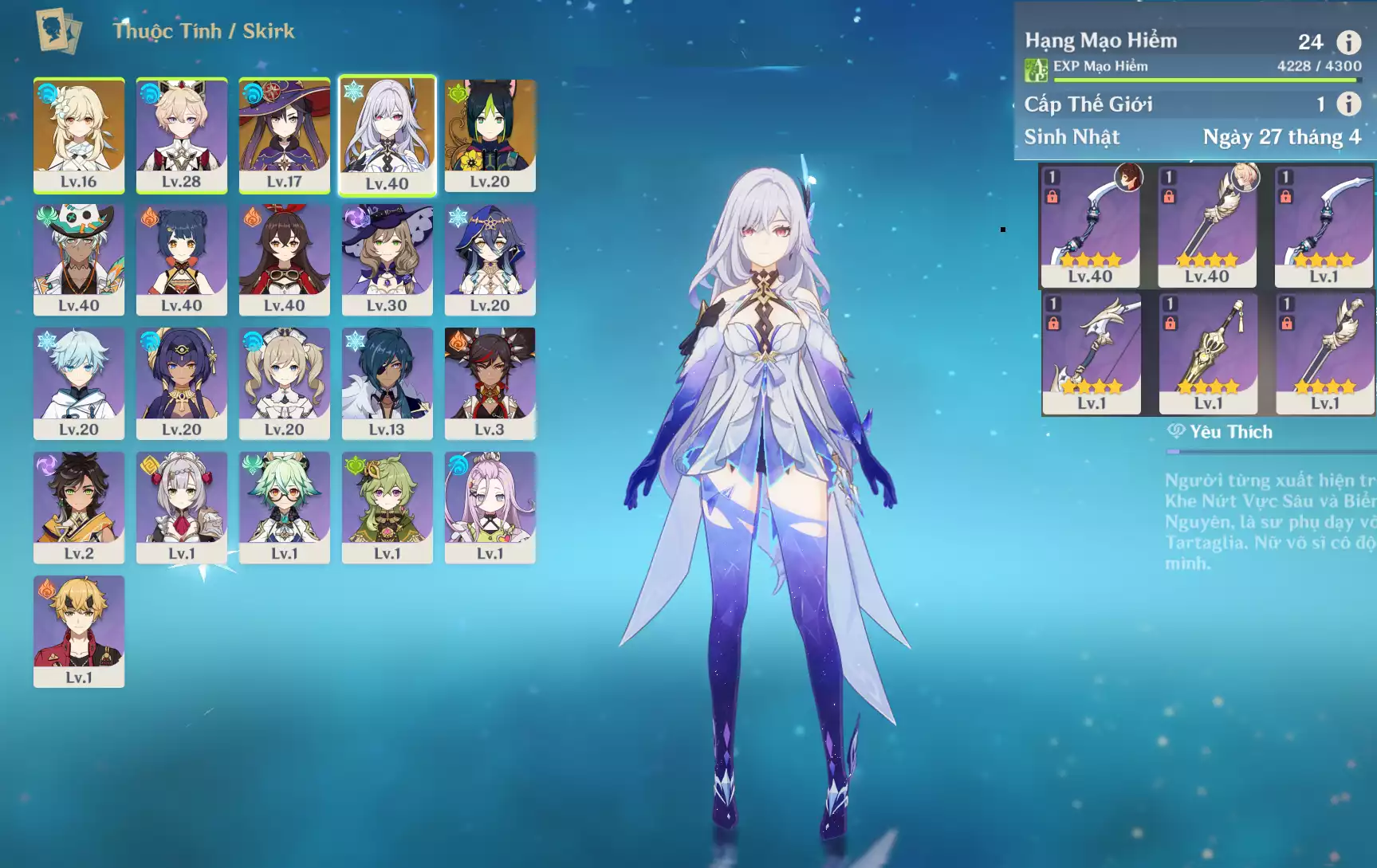Choose Amber's Lv.40 portrait

tap(284, 259)
